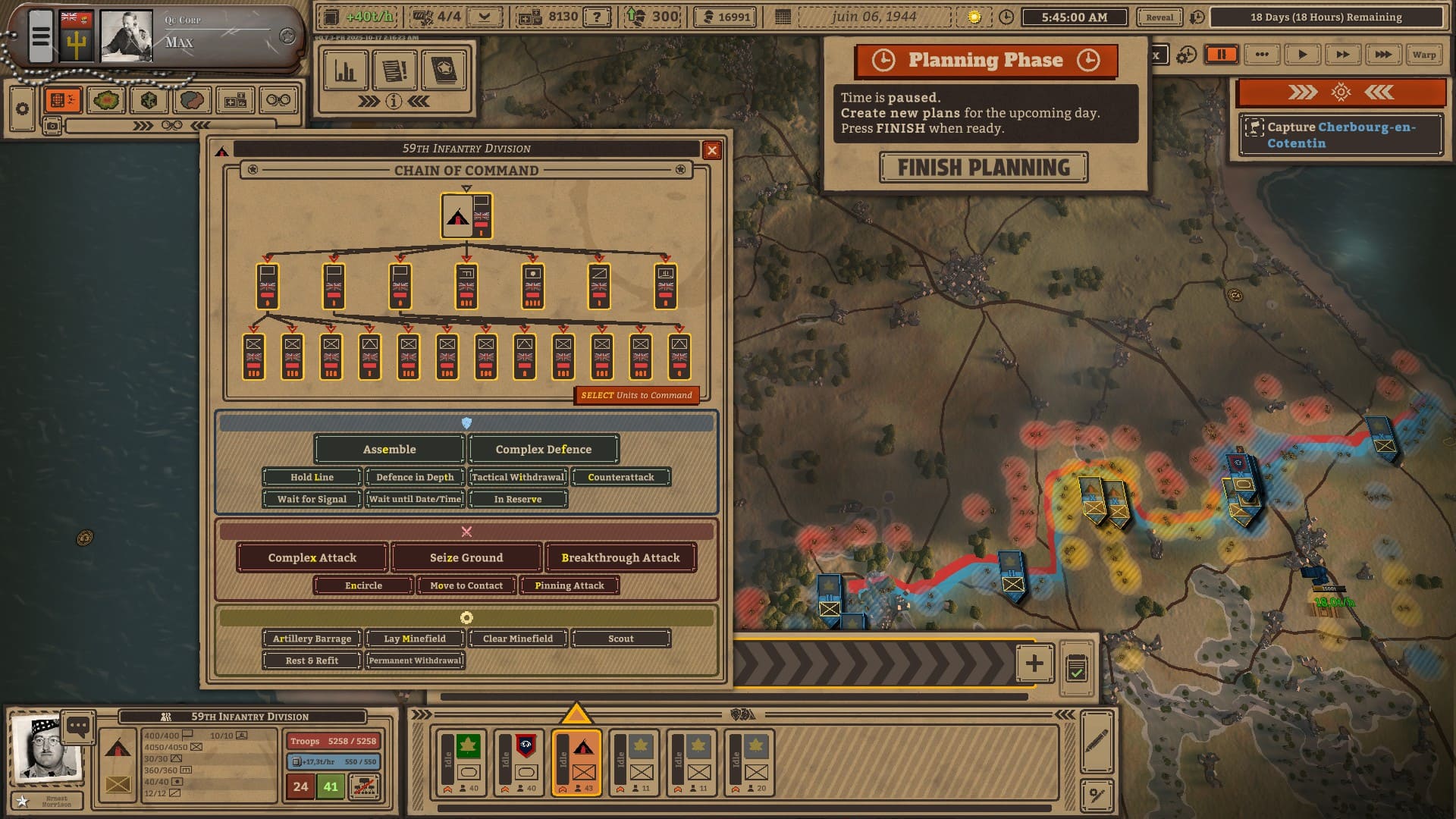Issue the Assemble order
The image size is (1456, 819).
389,449
